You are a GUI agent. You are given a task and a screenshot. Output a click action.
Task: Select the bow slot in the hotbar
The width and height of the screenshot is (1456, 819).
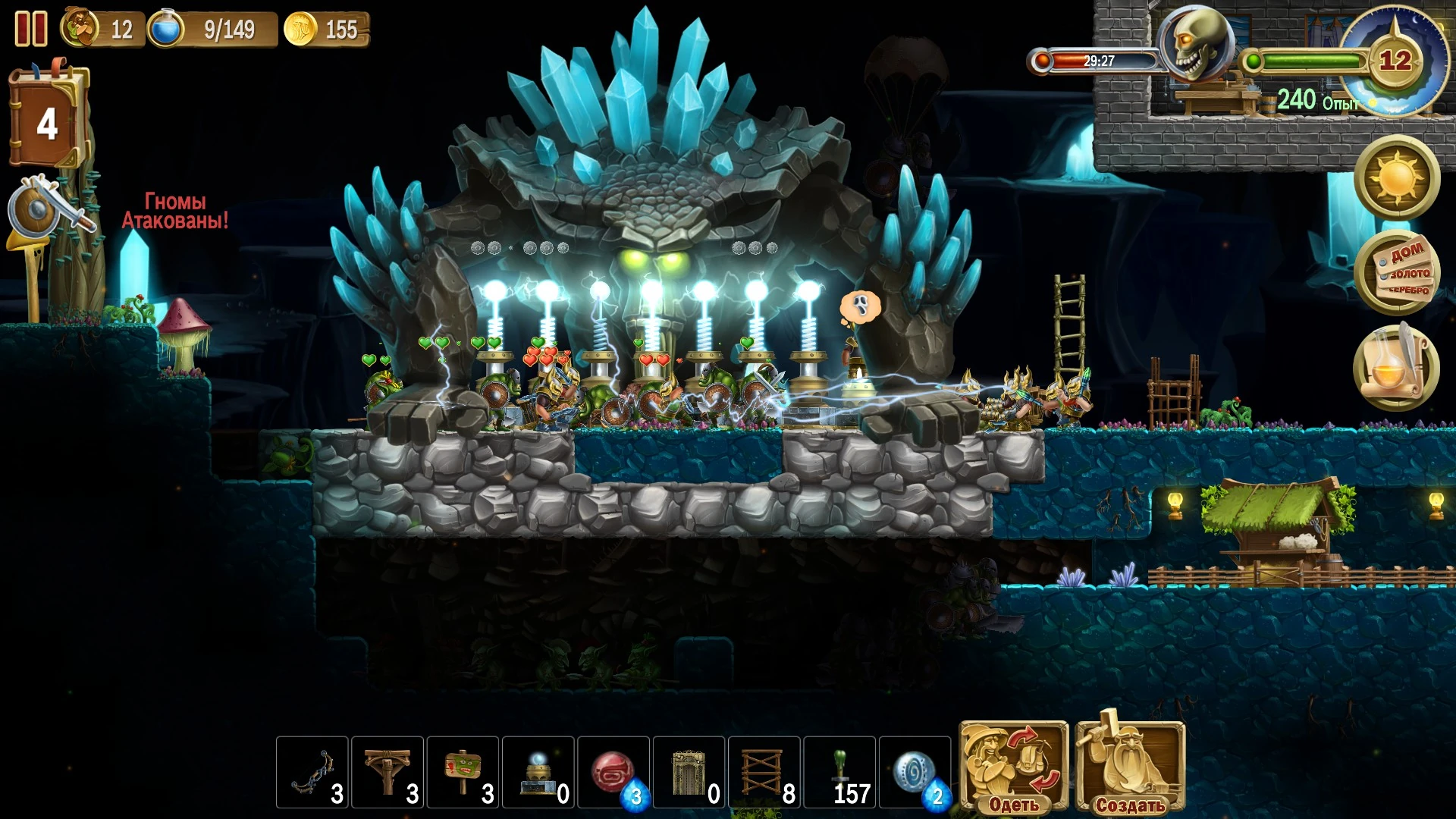click(x=312, y=772)
